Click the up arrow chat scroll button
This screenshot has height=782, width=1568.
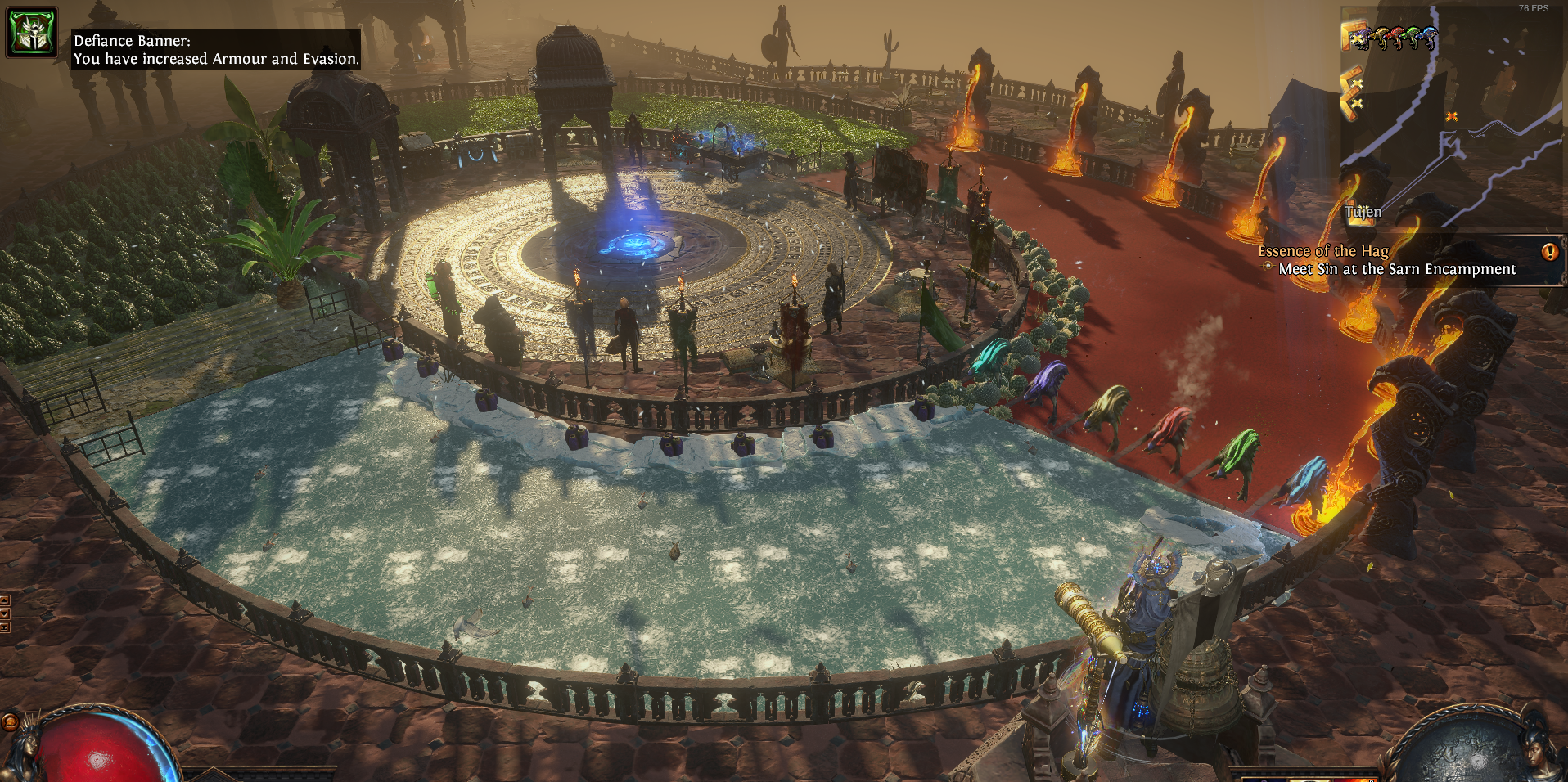4,600
